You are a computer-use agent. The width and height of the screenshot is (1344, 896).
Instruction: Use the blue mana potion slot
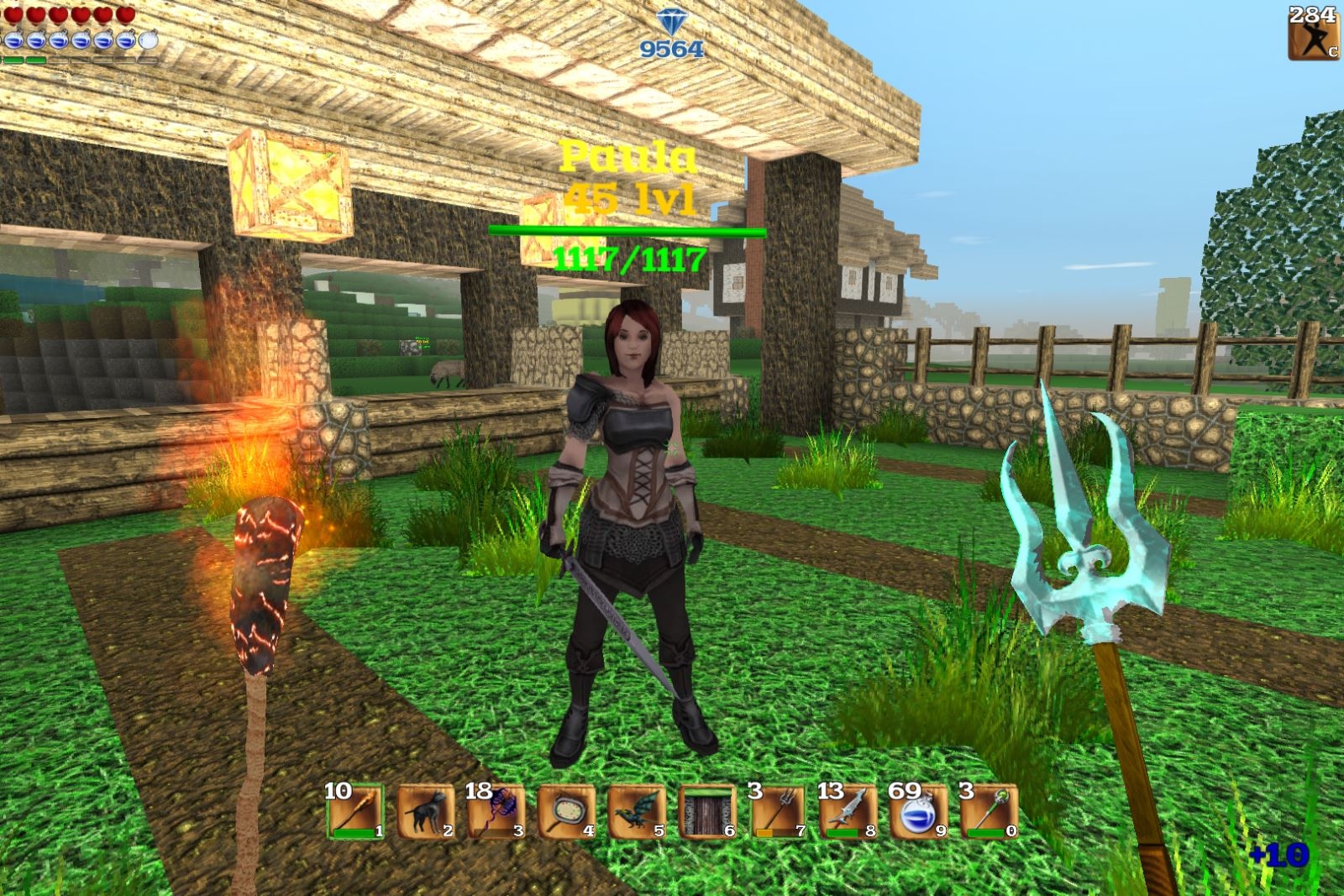pos(919,812)
